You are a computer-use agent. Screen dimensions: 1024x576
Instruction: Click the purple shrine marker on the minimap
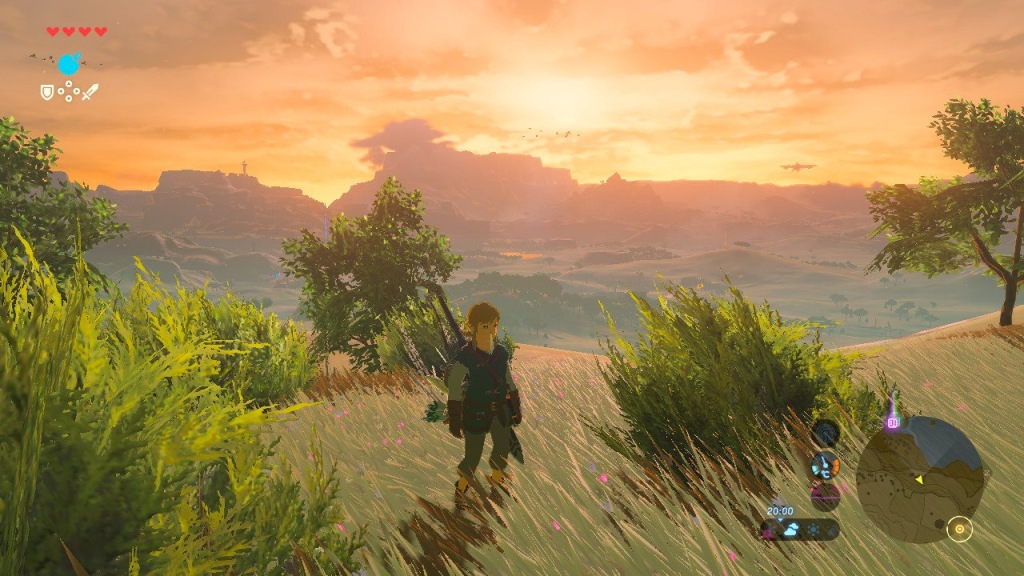[x=892, y=422]
